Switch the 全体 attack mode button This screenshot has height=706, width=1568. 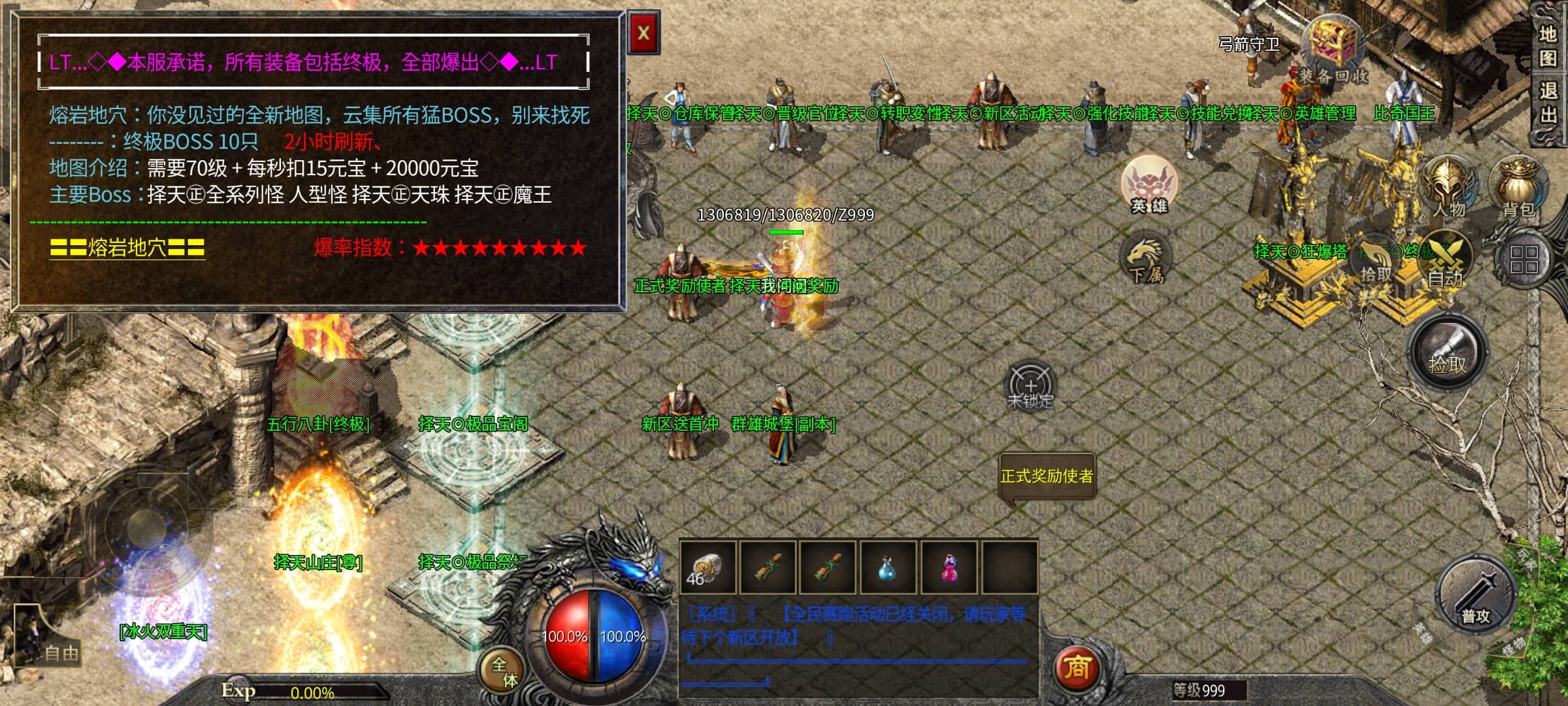[504, 671]
